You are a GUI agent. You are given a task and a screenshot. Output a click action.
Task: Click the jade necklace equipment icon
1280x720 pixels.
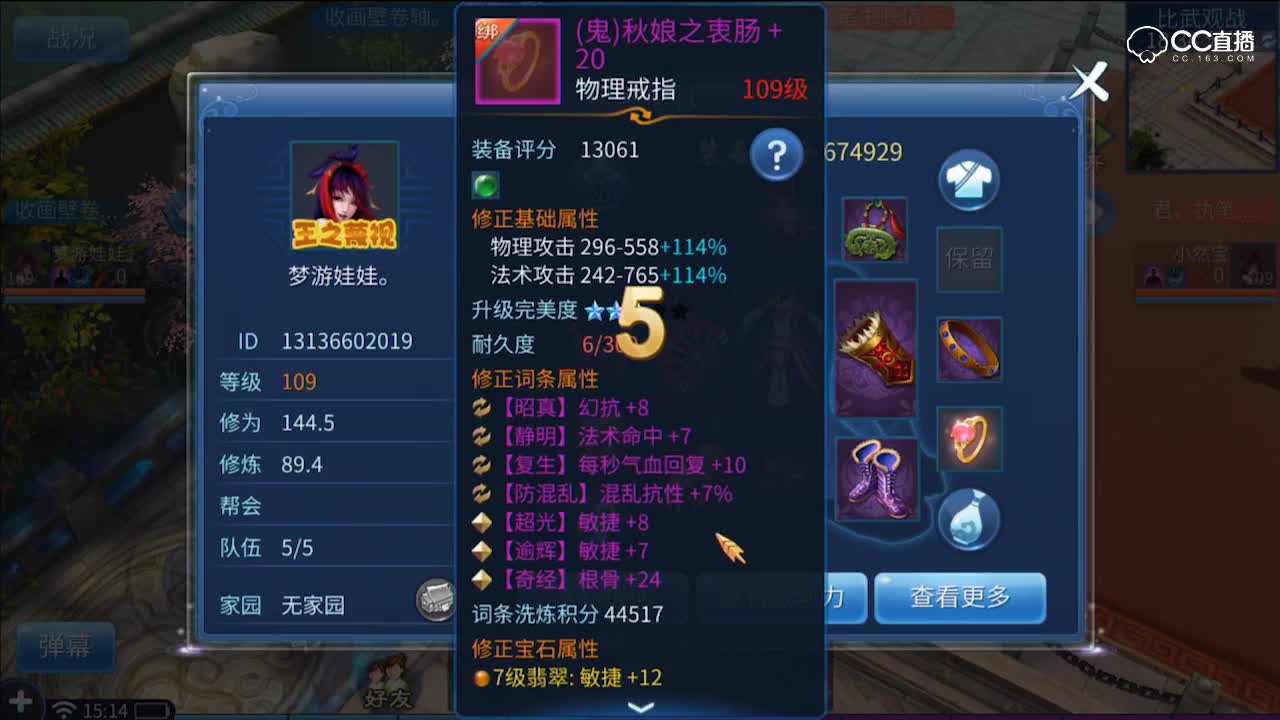click(875, 227)
